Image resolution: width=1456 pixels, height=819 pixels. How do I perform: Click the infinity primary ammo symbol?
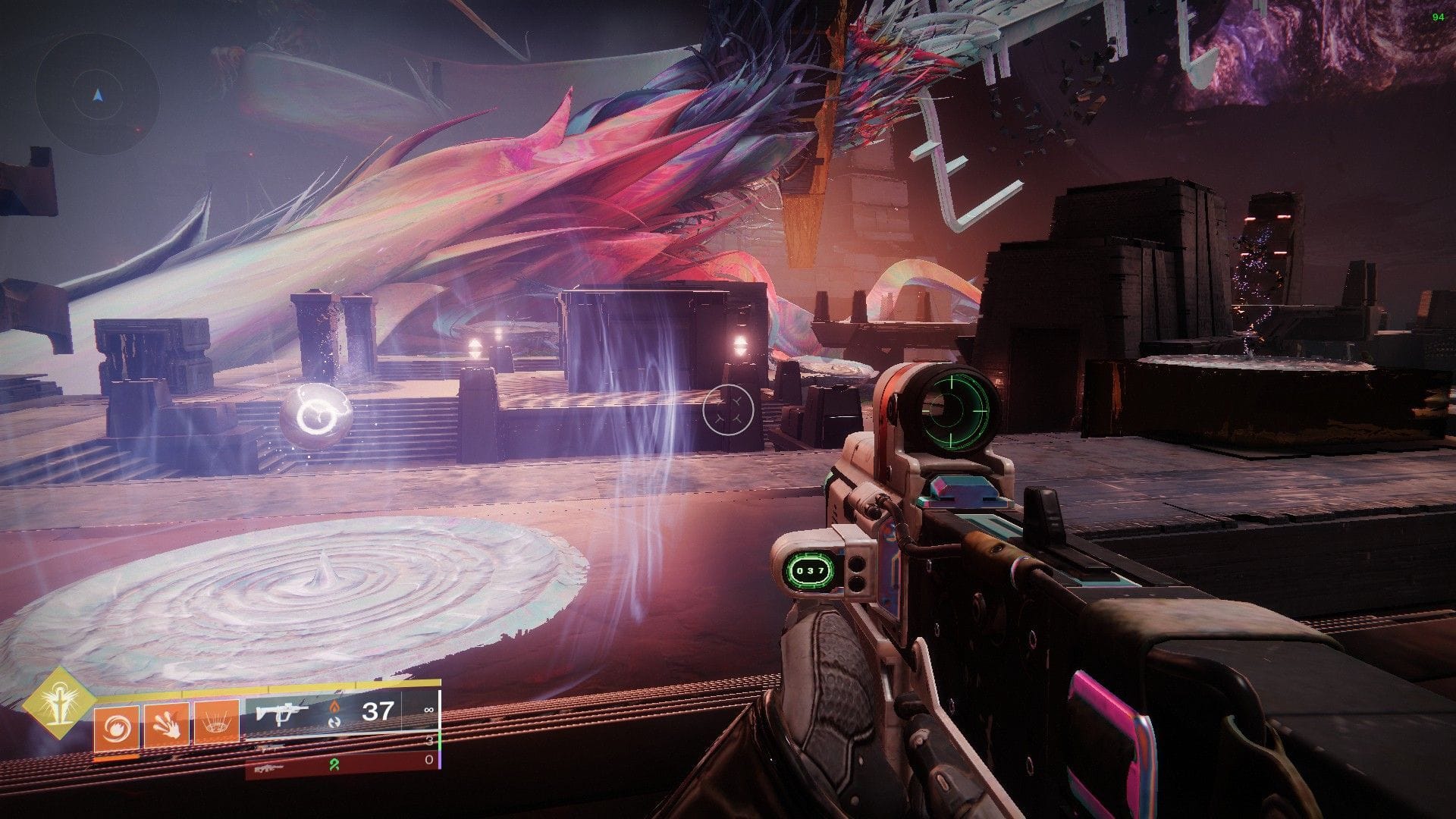coord(428,709)
